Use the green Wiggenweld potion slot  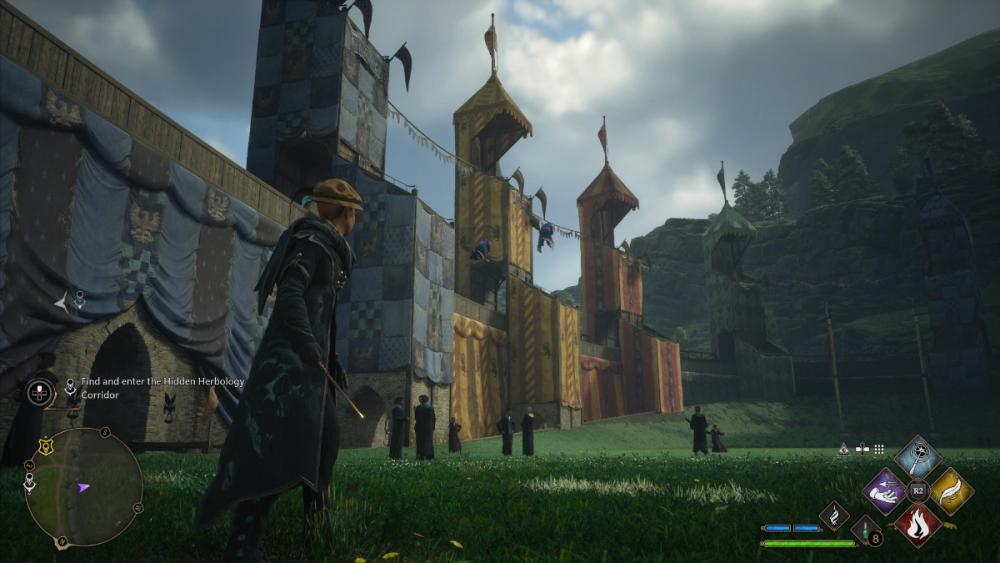(x=864, y=530)
